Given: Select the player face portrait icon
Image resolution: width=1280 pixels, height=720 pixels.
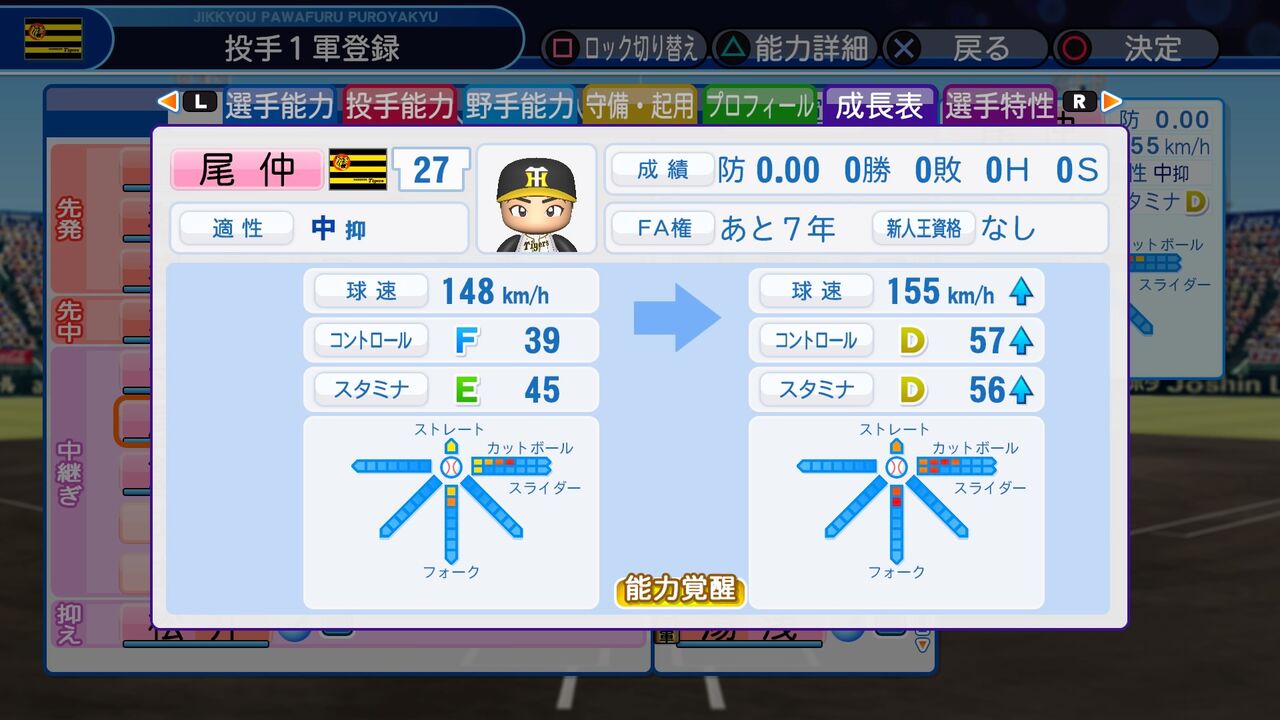Looking at the screenshot, I should click(x=537, y=197).
